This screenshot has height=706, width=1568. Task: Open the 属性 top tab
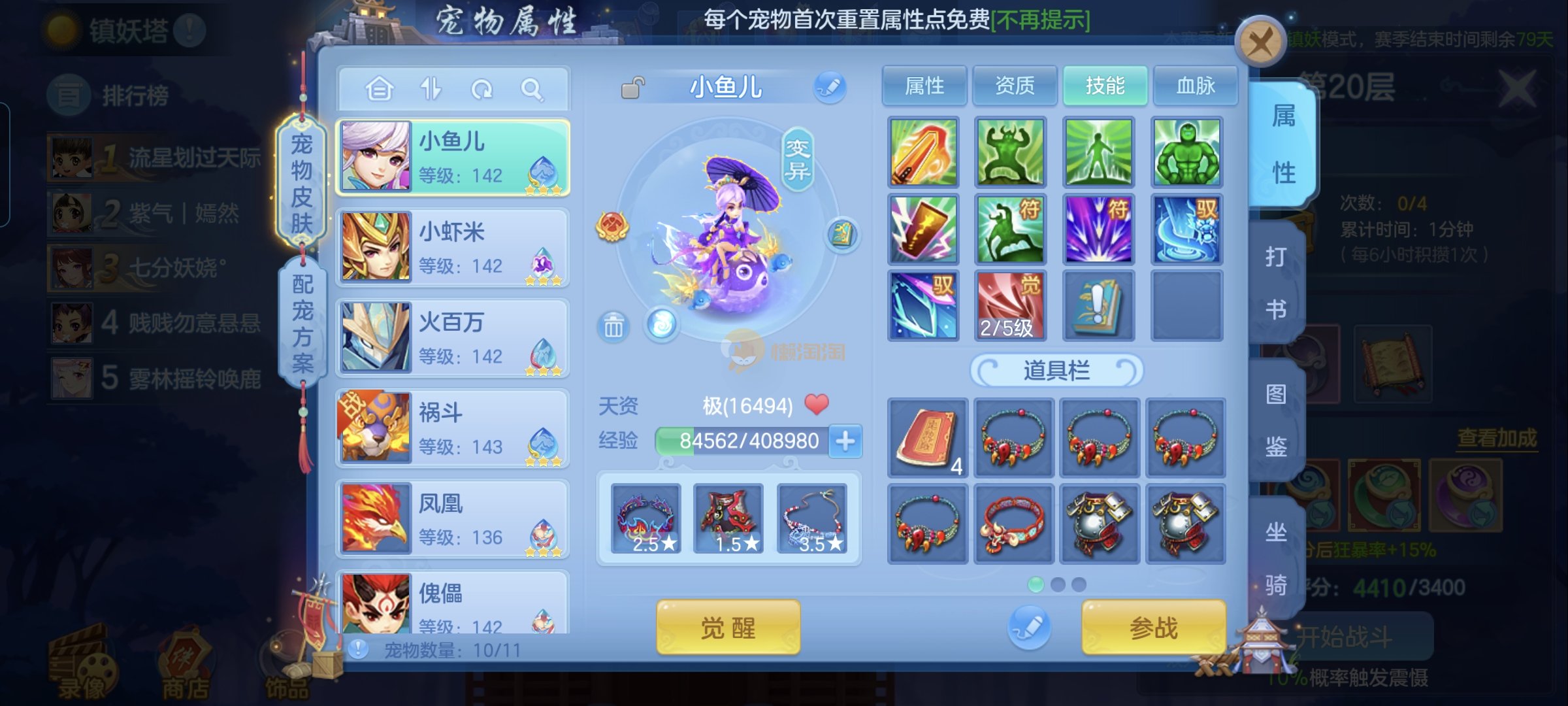(924, 86)
